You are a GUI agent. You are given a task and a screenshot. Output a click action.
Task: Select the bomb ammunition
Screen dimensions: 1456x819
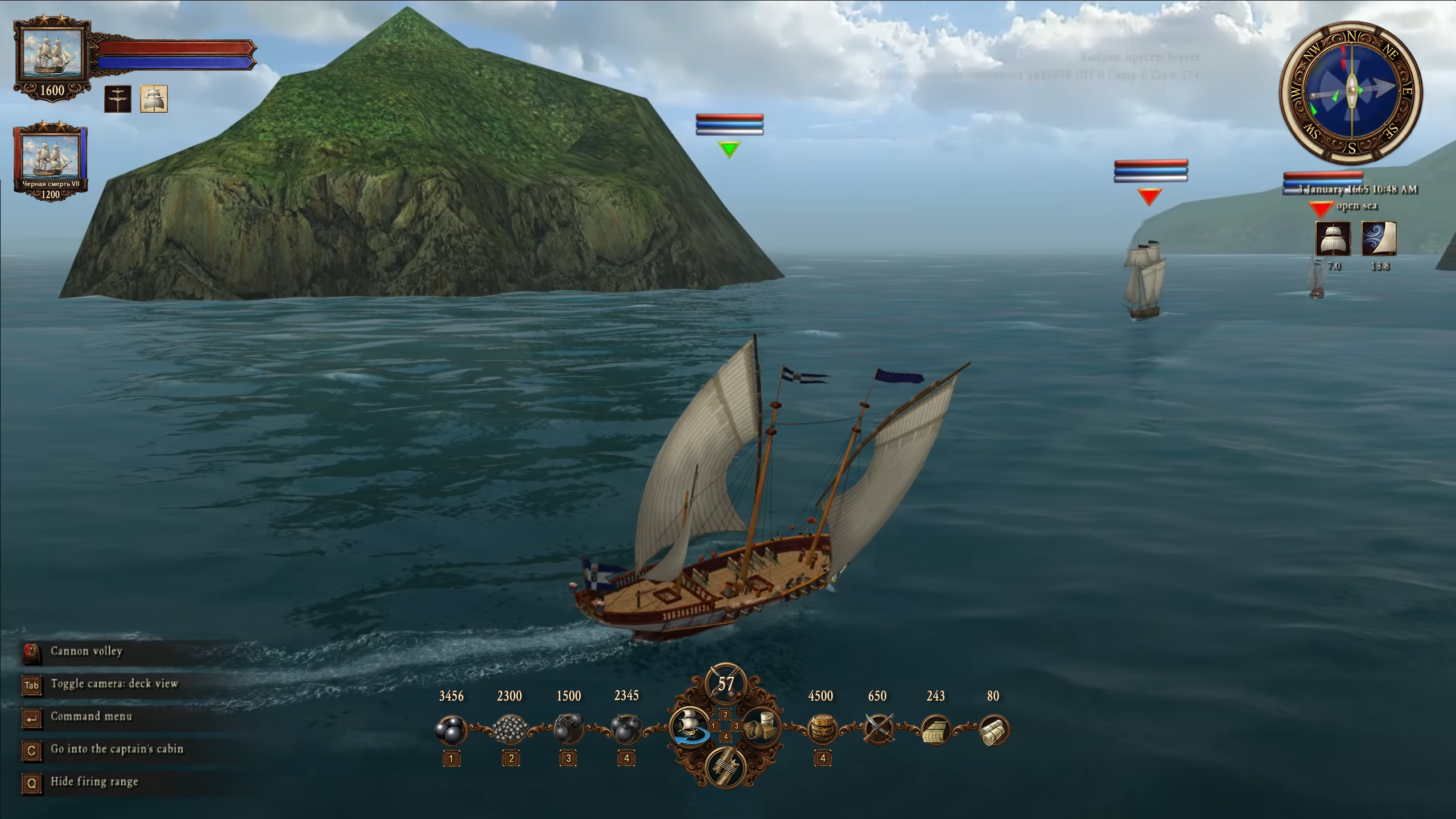626,730
